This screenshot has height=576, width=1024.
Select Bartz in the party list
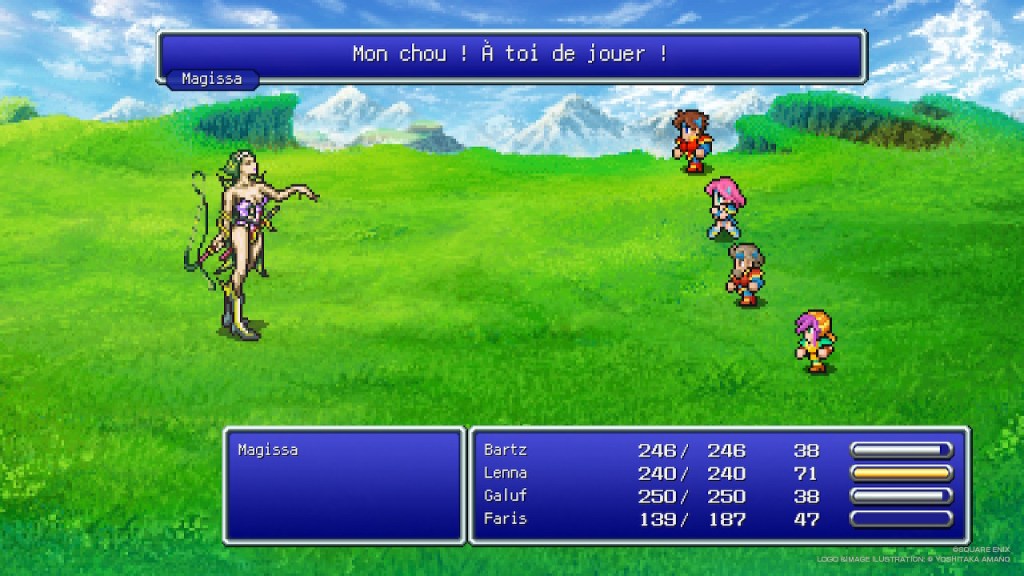click(x=505, y=450)
